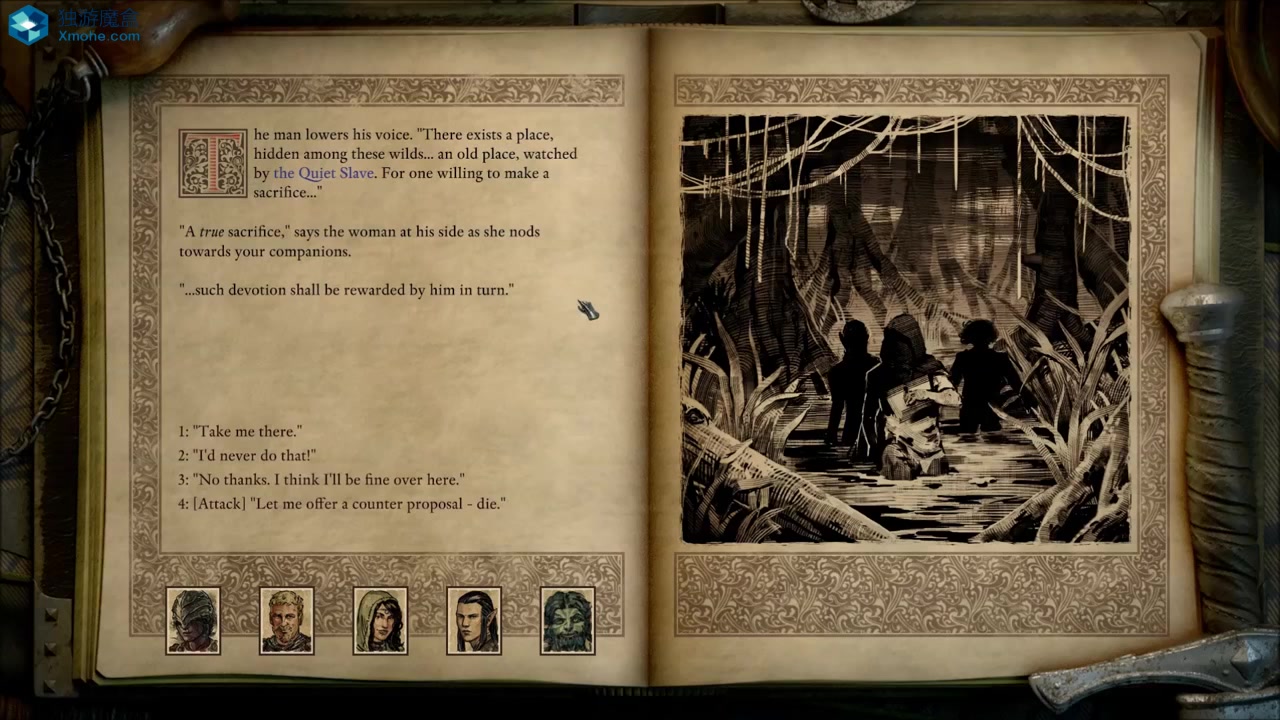
Task: Click the Xmone.com watermark logo
Action: pyautogui.click(x=74, y=25)
